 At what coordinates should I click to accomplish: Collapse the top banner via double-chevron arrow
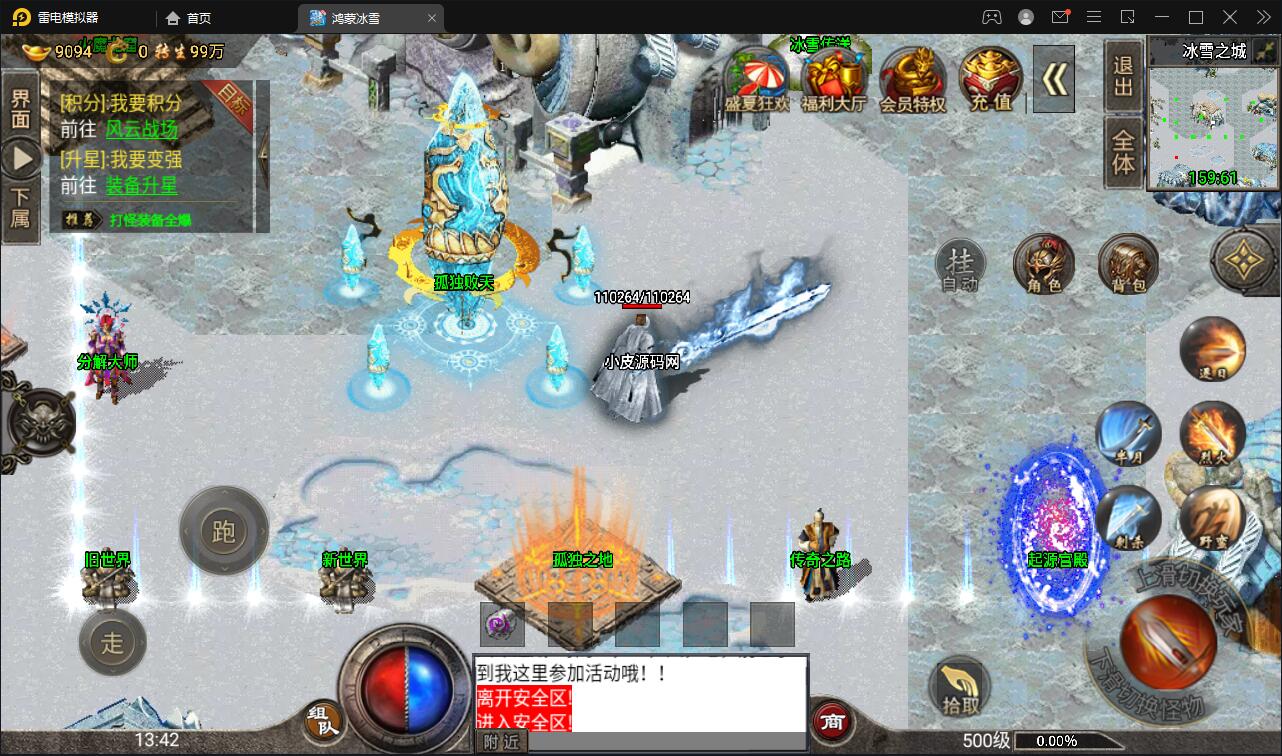(x=1055, y=78)
